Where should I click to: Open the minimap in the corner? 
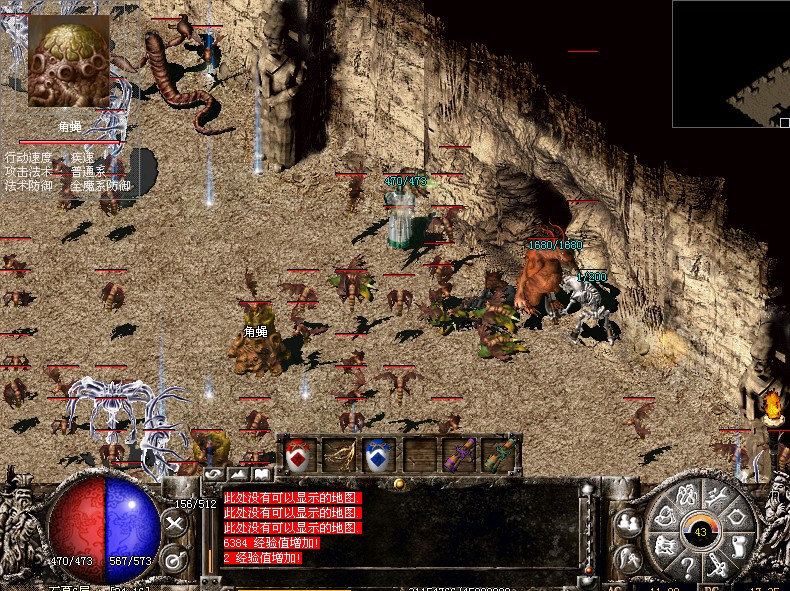pyautogui.click(x=730, y=63)
